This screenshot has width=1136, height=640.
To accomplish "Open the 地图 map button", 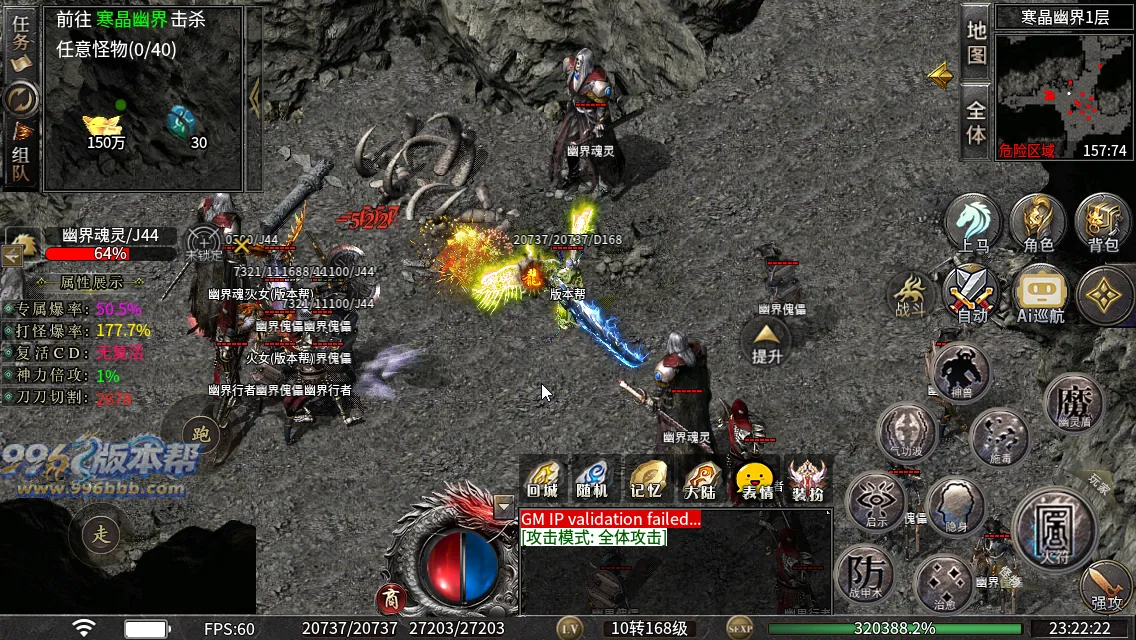I will point(976,42).
